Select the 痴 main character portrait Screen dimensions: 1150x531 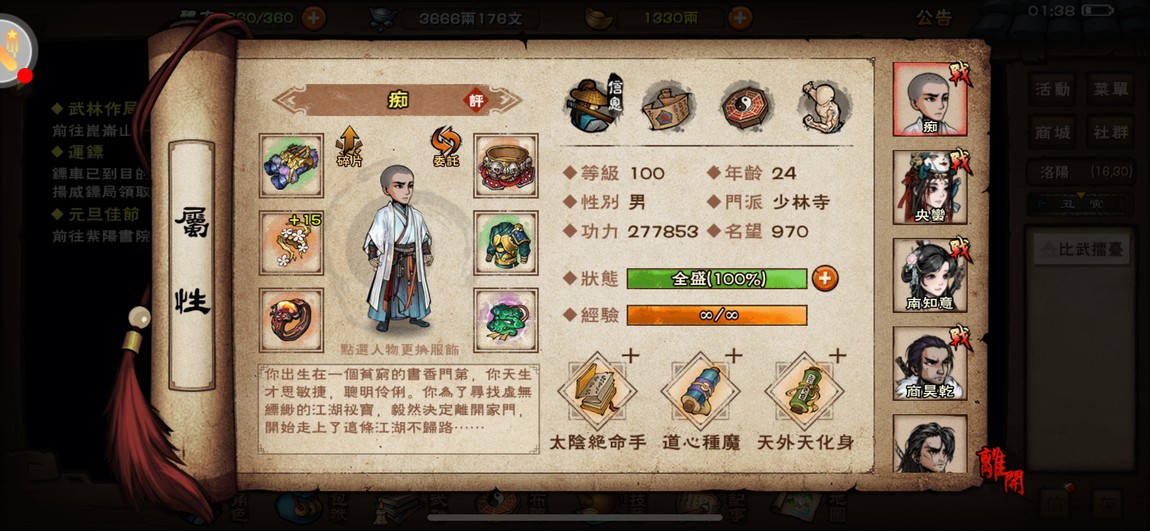(x=929, y=99)
